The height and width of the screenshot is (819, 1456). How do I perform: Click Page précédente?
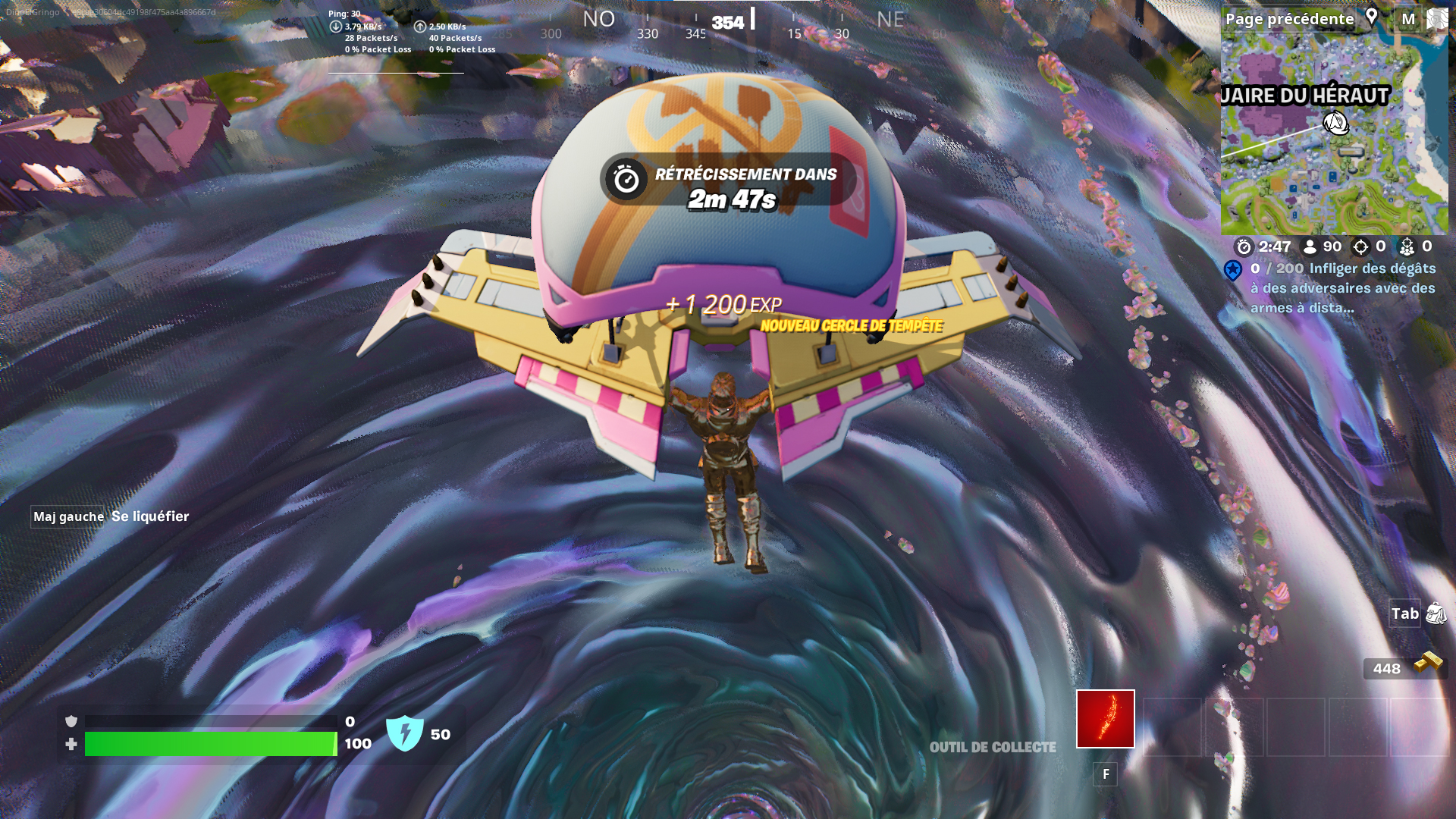coord(1291,18)
